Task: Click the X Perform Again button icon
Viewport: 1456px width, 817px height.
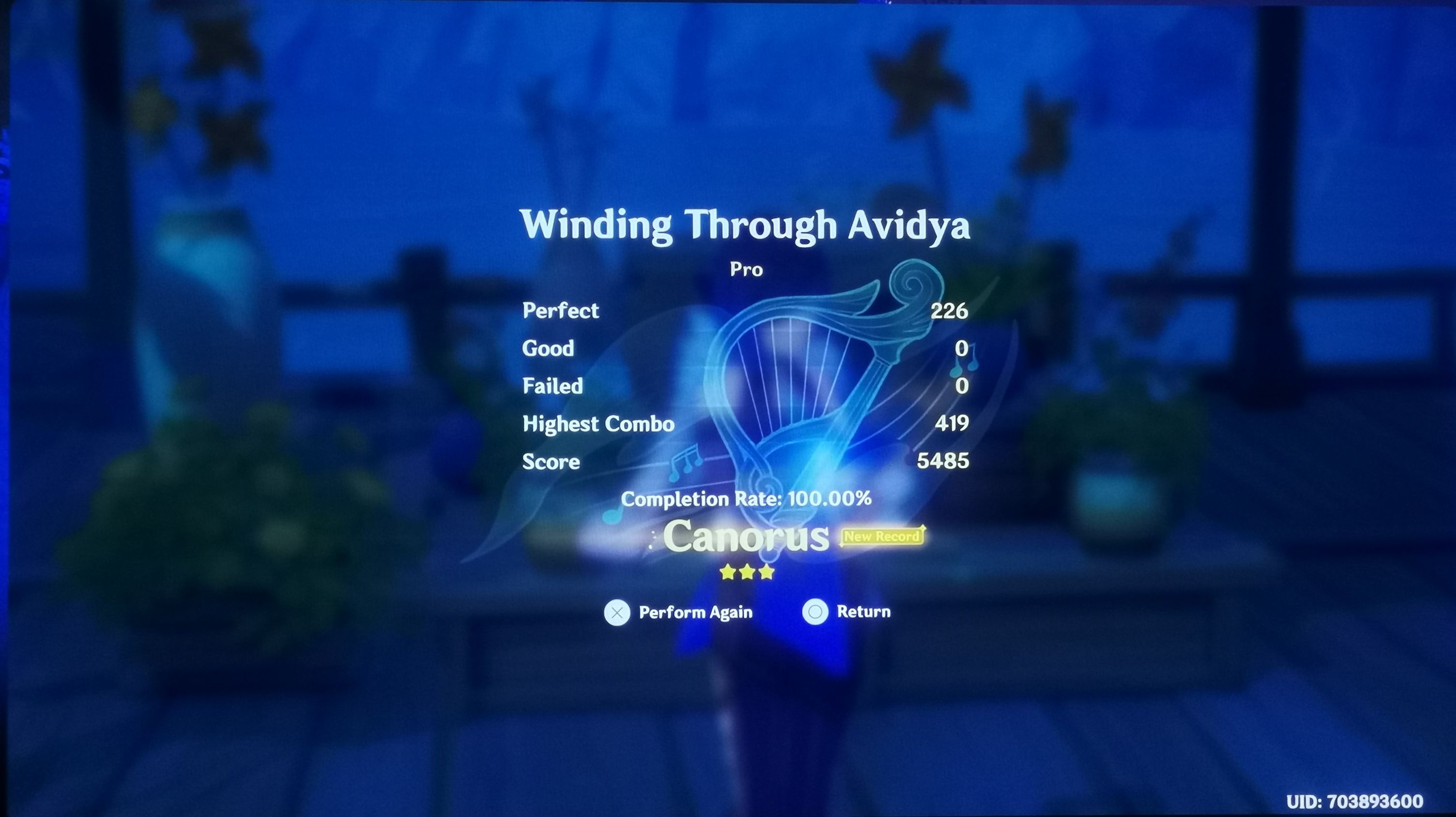Action: pos(618,612)
